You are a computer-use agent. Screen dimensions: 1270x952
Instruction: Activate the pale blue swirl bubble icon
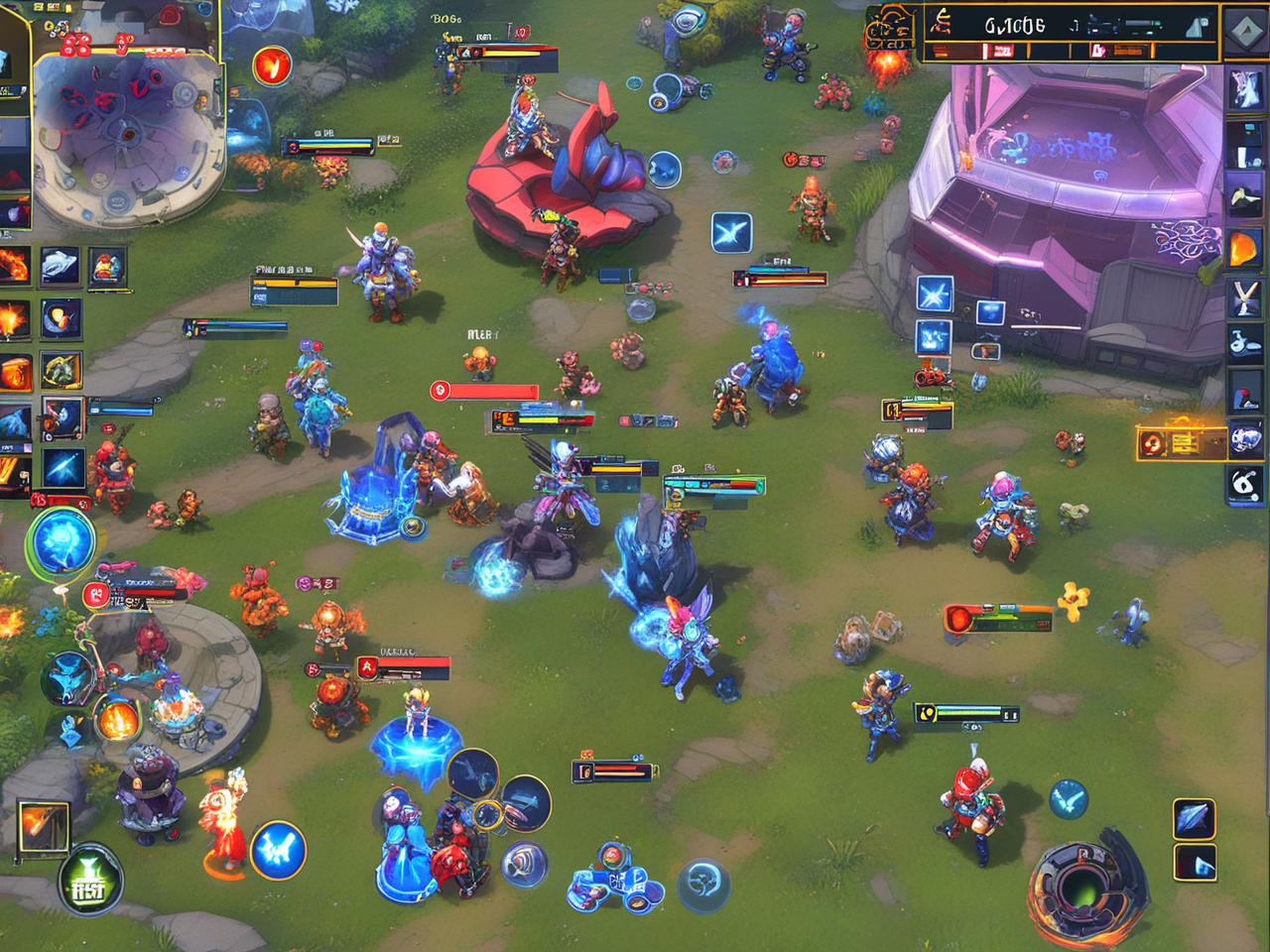point(702,877)
